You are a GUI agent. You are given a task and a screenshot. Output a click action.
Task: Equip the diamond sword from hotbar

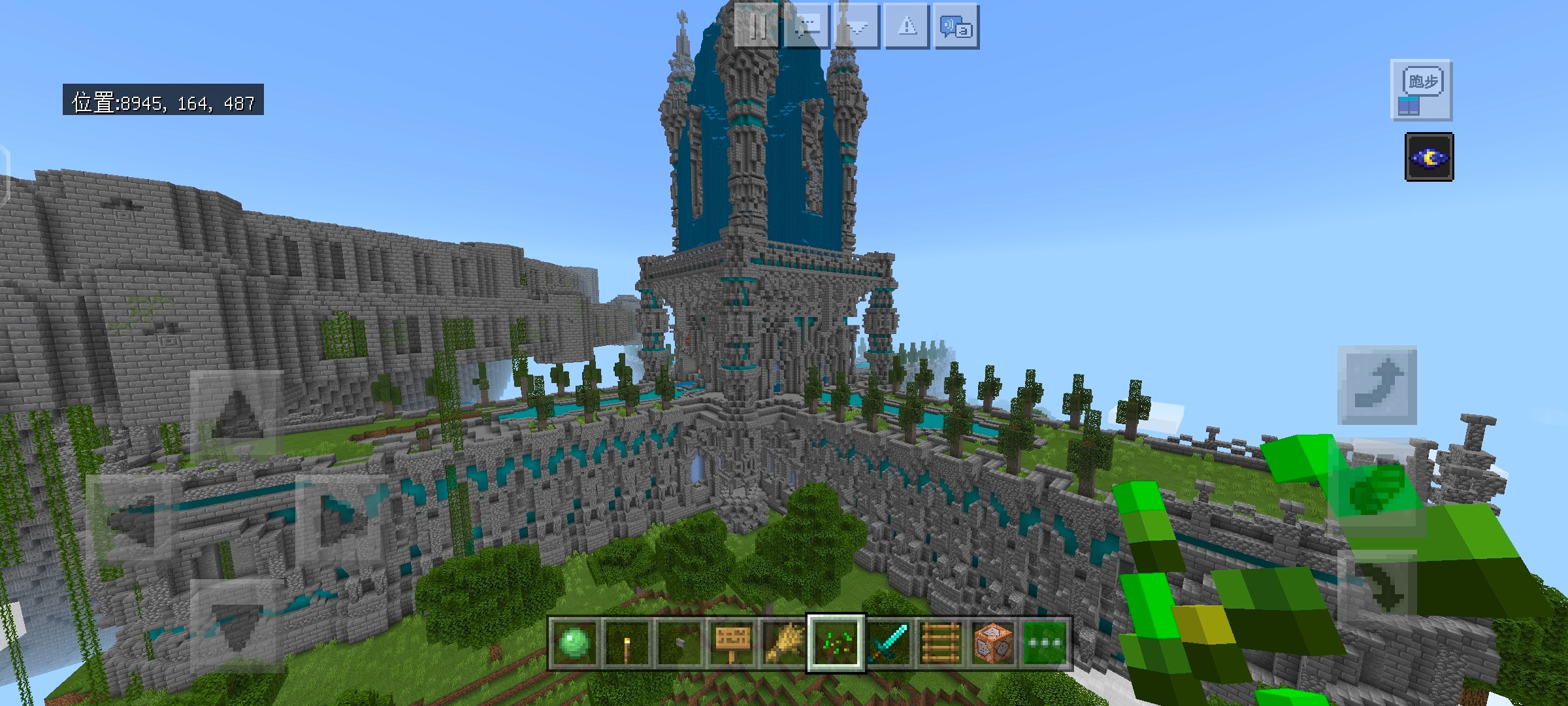point(889,643)
